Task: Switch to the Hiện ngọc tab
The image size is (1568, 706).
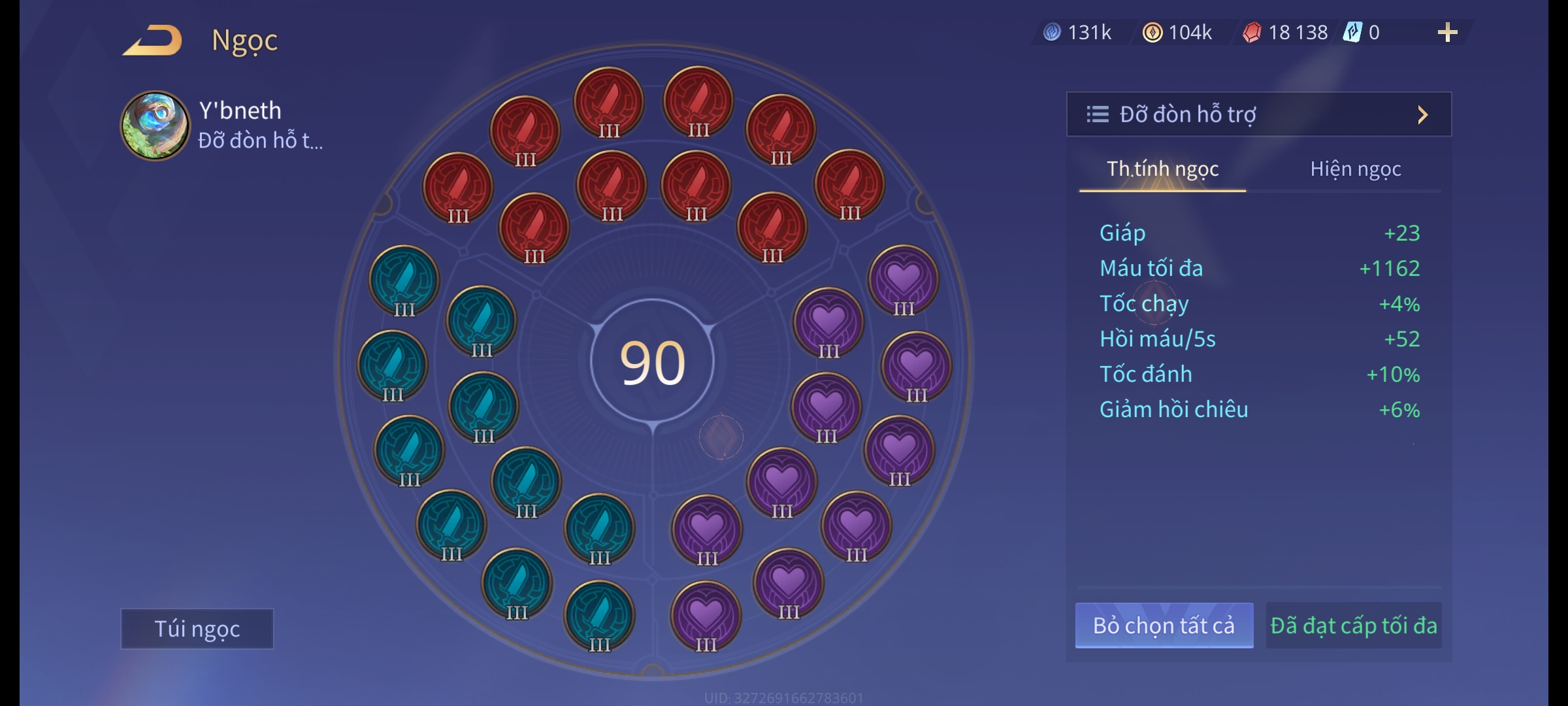Action: click(x=1355, y=169)
